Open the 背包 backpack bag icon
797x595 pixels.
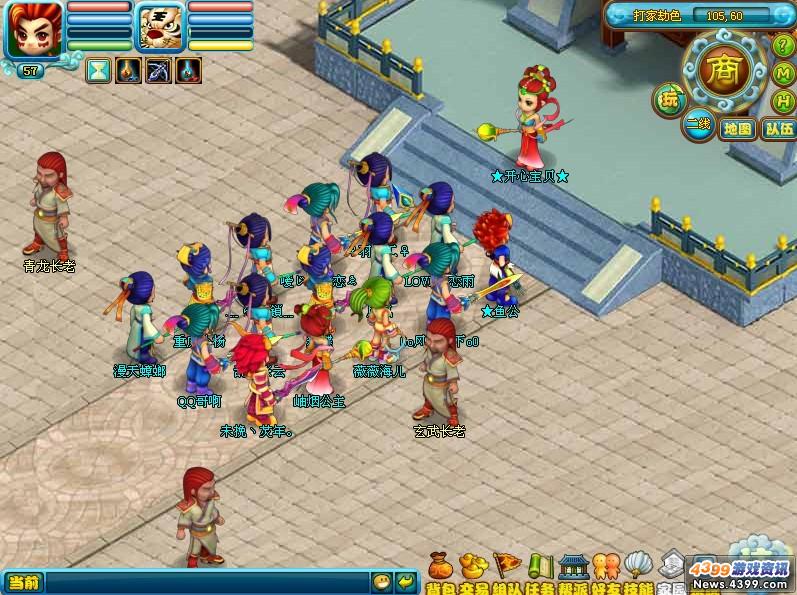tap(441, 567)
